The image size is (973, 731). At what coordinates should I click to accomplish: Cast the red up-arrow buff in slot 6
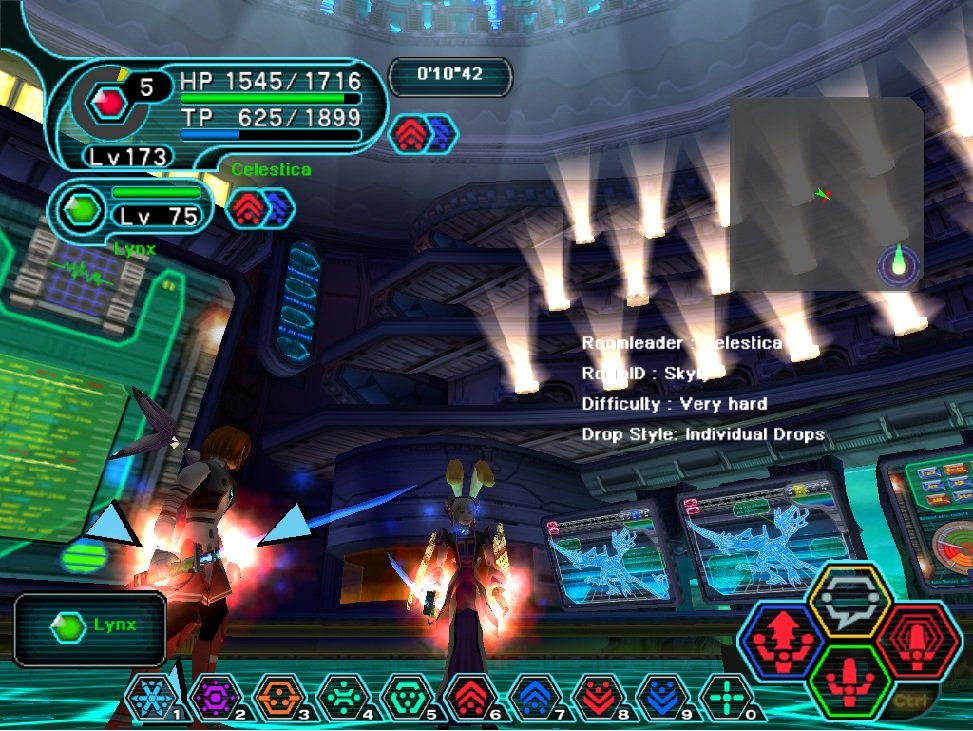472,697
